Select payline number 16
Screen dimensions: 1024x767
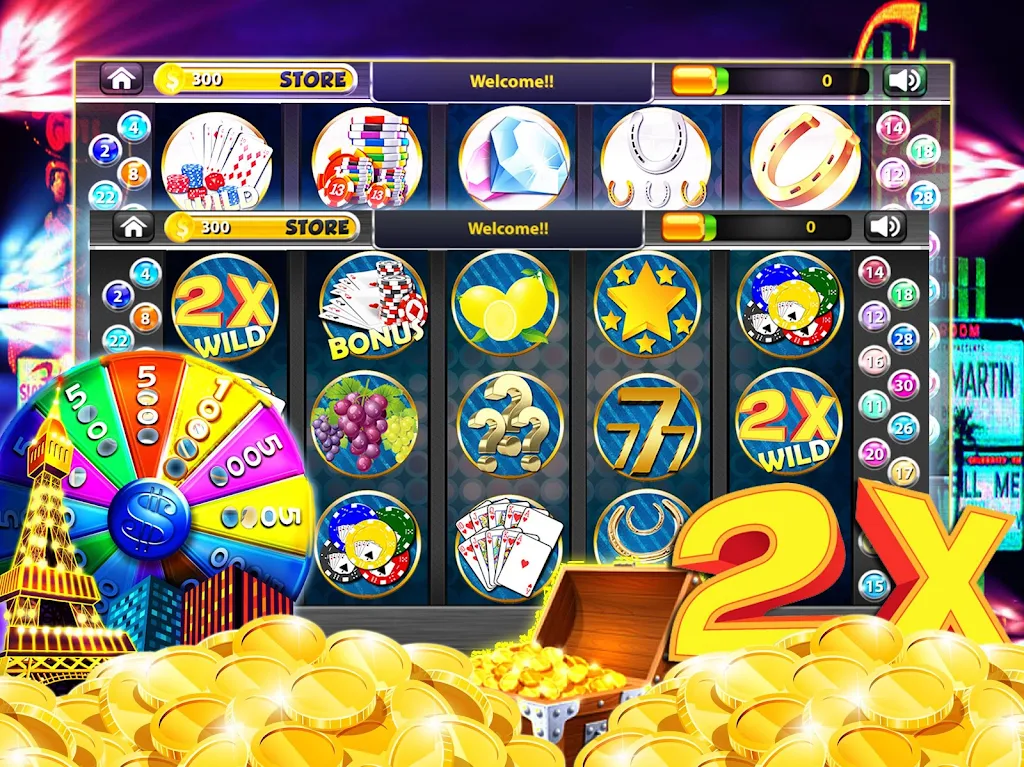(874, 361)
